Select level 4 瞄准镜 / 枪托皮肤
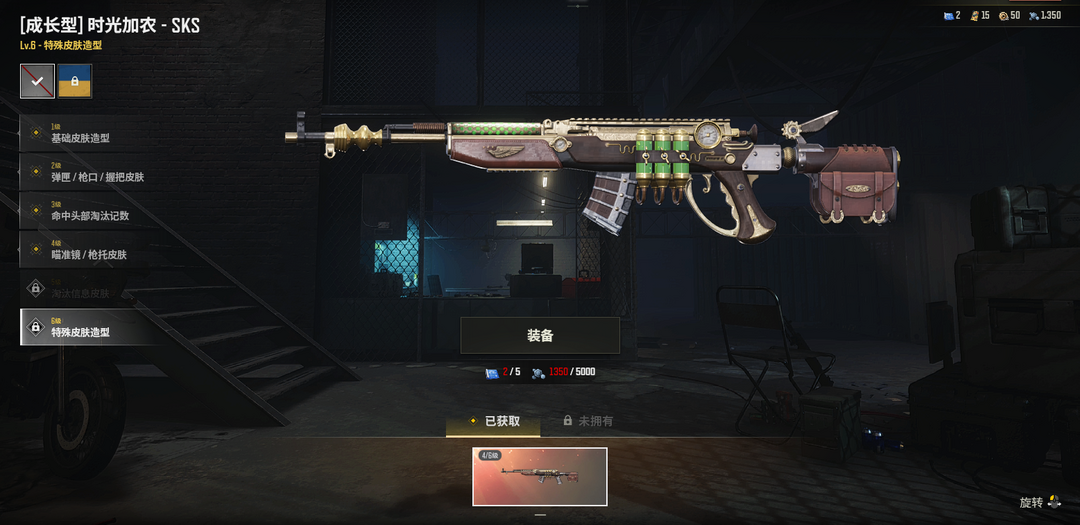Viewport: 1080px width, 525px height. coord(90,250)
